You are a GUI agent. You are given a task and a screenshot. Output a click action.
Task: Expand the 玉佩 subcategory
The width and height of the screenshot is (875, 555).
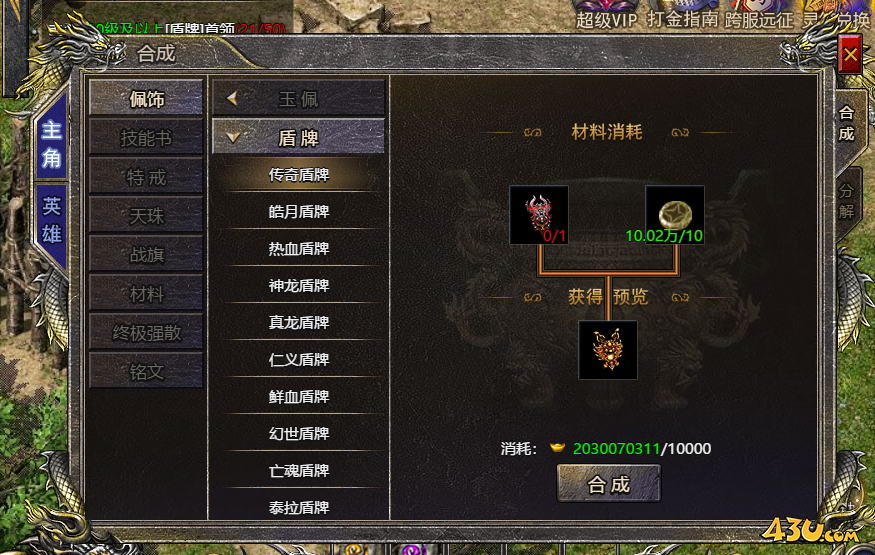[298, 99]
